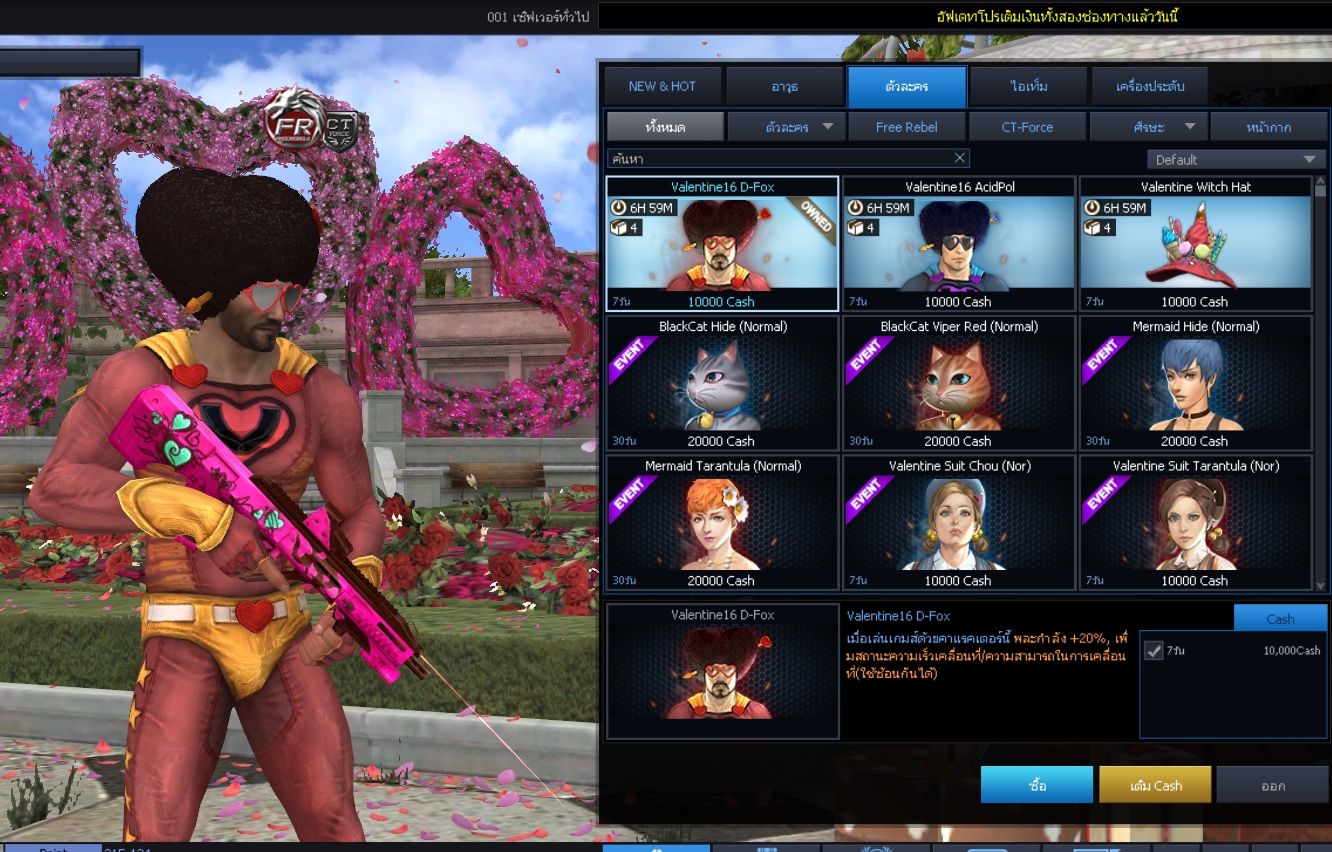Screen dimensions: 1332x852
Task: Click the quantity box icon on Valentine16 AcidPol
Action: pos(856,226)
